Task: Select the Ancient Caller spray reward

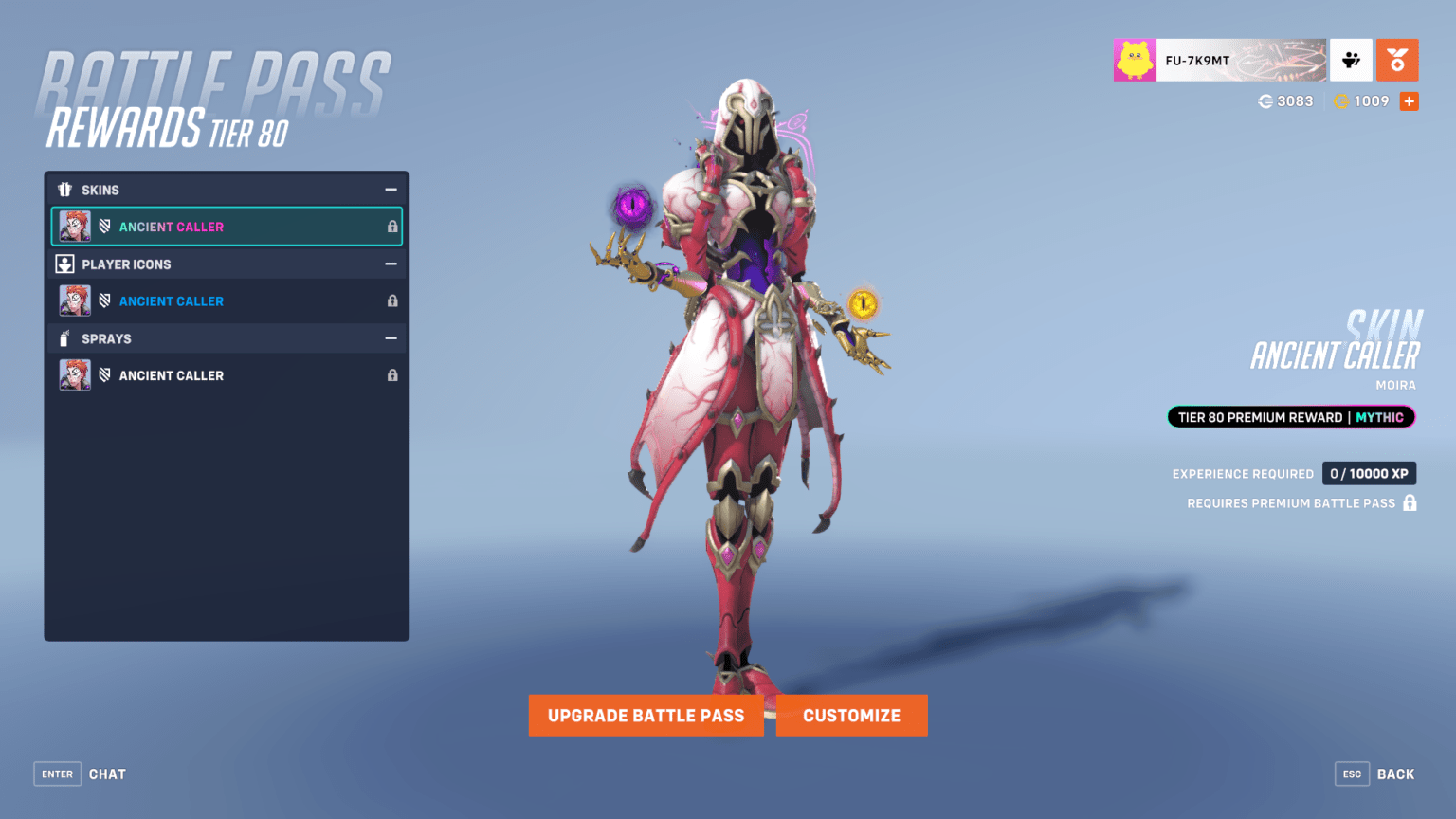Action: (x=172, y=374)
